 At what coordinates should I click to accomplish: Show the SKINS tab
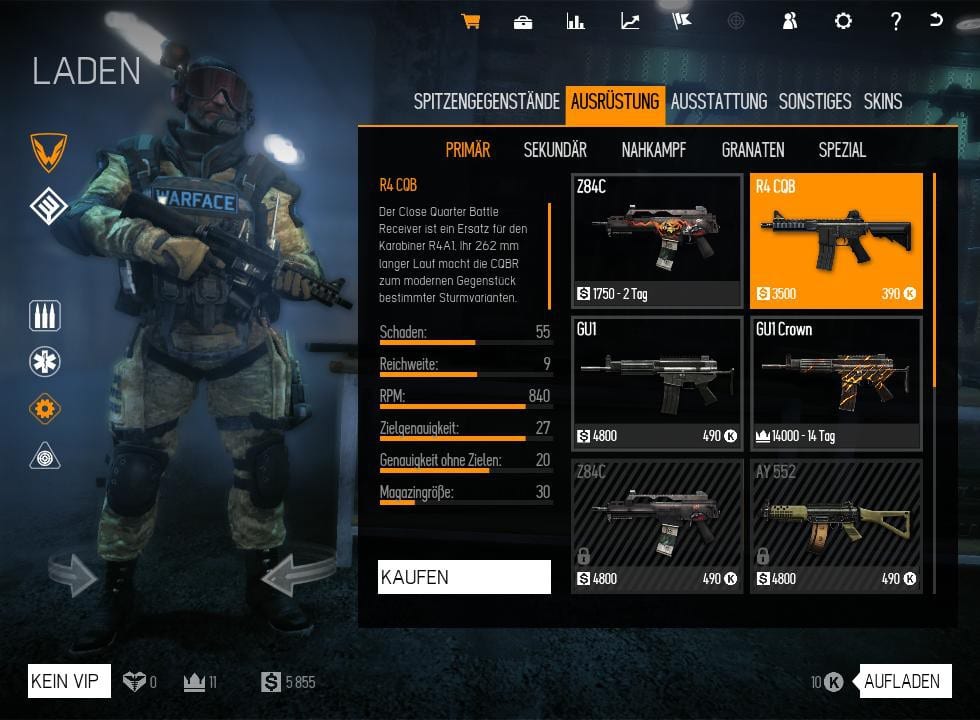tap(883, 101)
